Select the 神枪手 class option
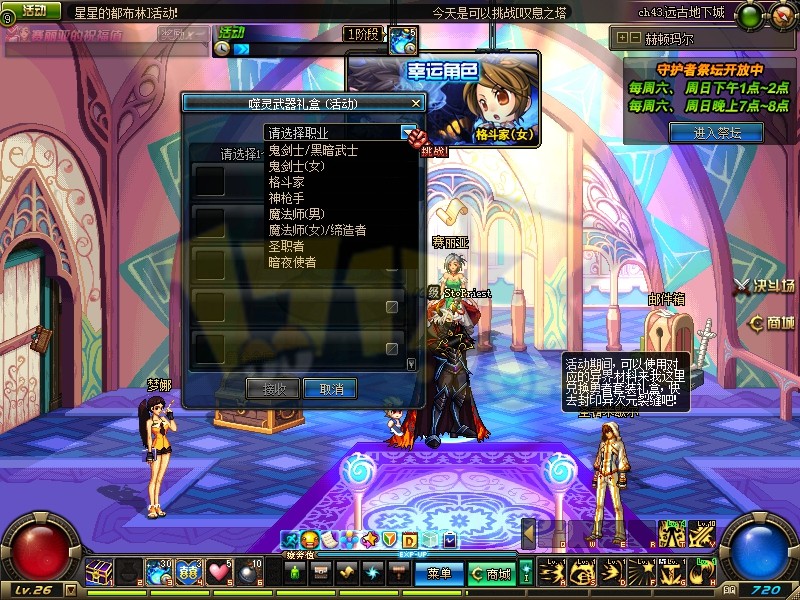The width and height of the screenshot is (800, 600). pyautogui.click(x=287, y=199)
